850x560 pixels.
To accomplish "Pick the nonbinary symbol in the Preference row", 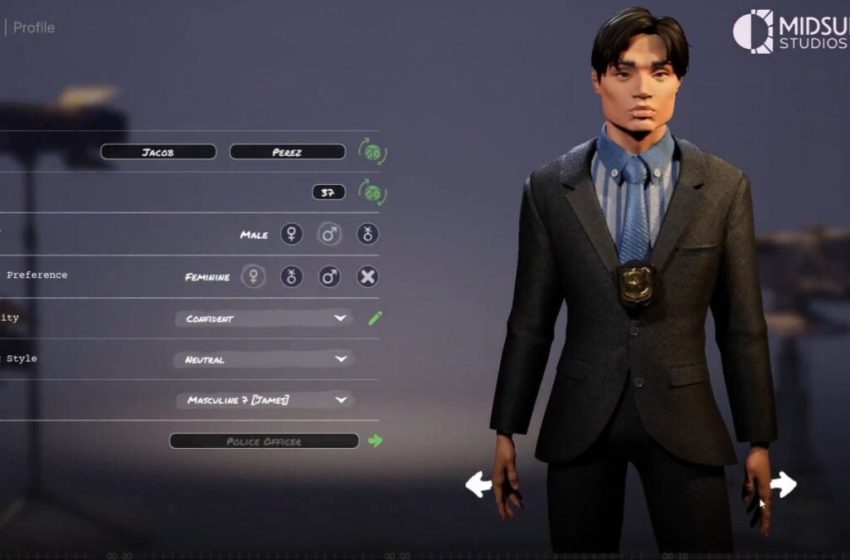I will [x=291, y=276].
